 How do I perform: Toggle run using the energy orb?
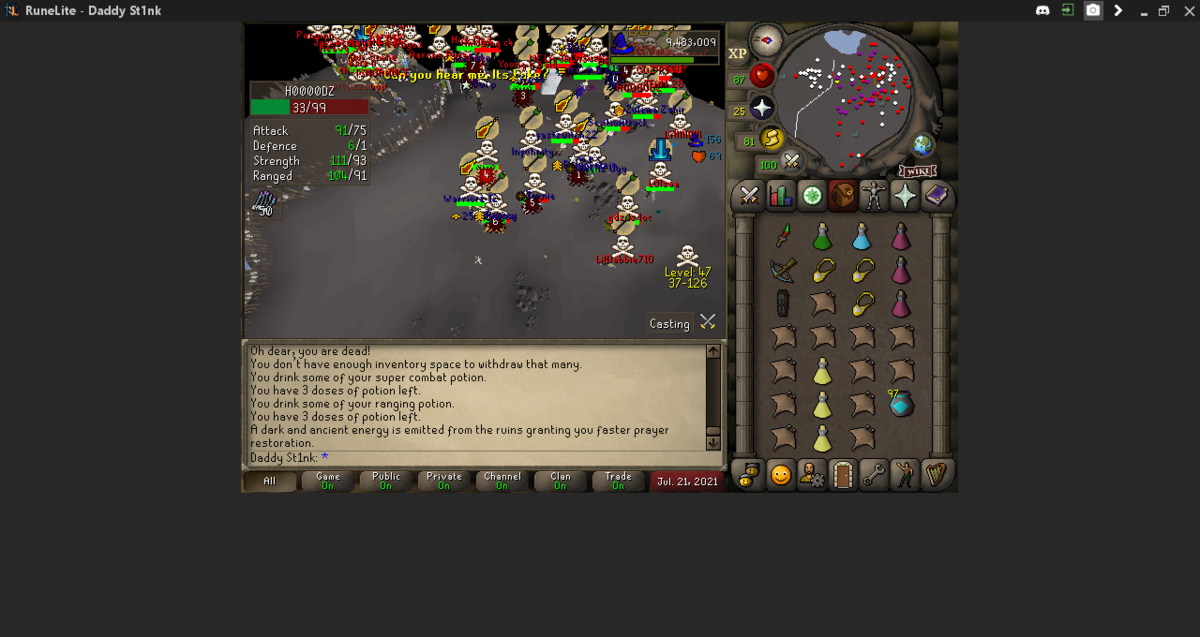[x=771, y=139]
